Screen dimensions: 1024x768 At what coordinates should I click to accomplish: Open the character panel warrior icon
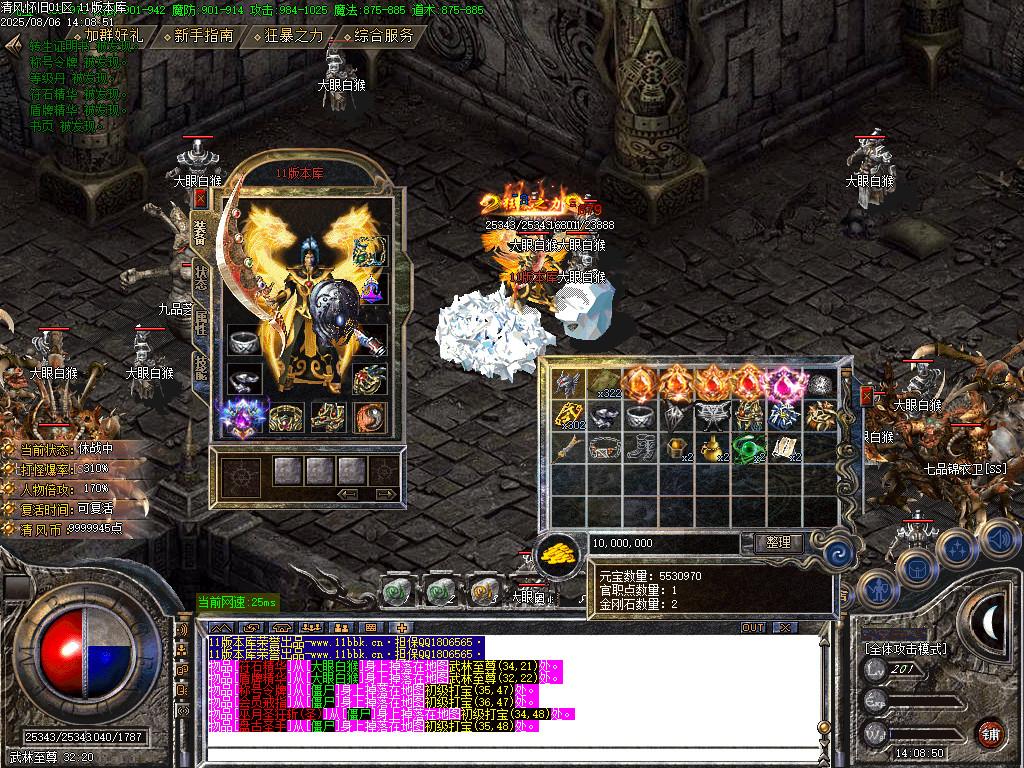click(877, 590)
